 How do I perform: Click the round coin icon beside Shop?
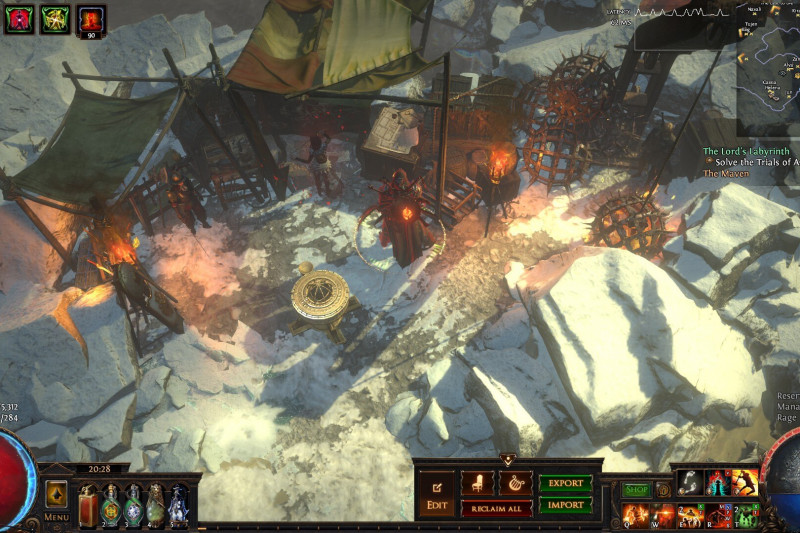663,490
